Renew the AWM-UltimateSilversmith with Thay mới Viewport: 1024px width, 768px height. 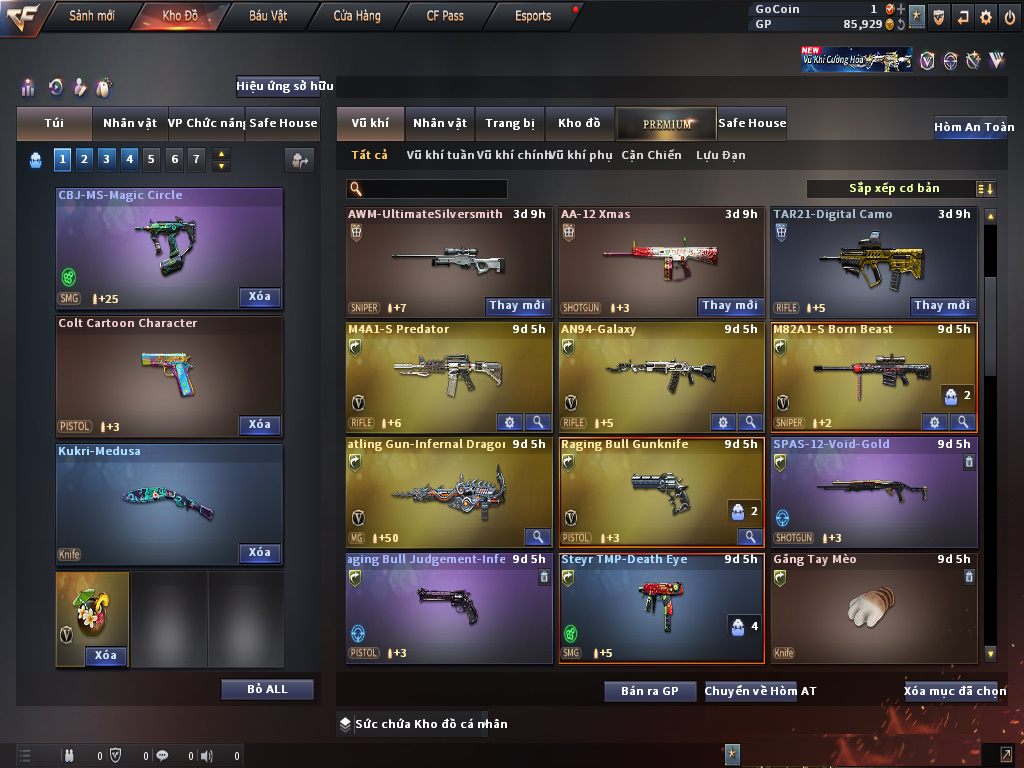pyautogui.click(x=517, y=306)
